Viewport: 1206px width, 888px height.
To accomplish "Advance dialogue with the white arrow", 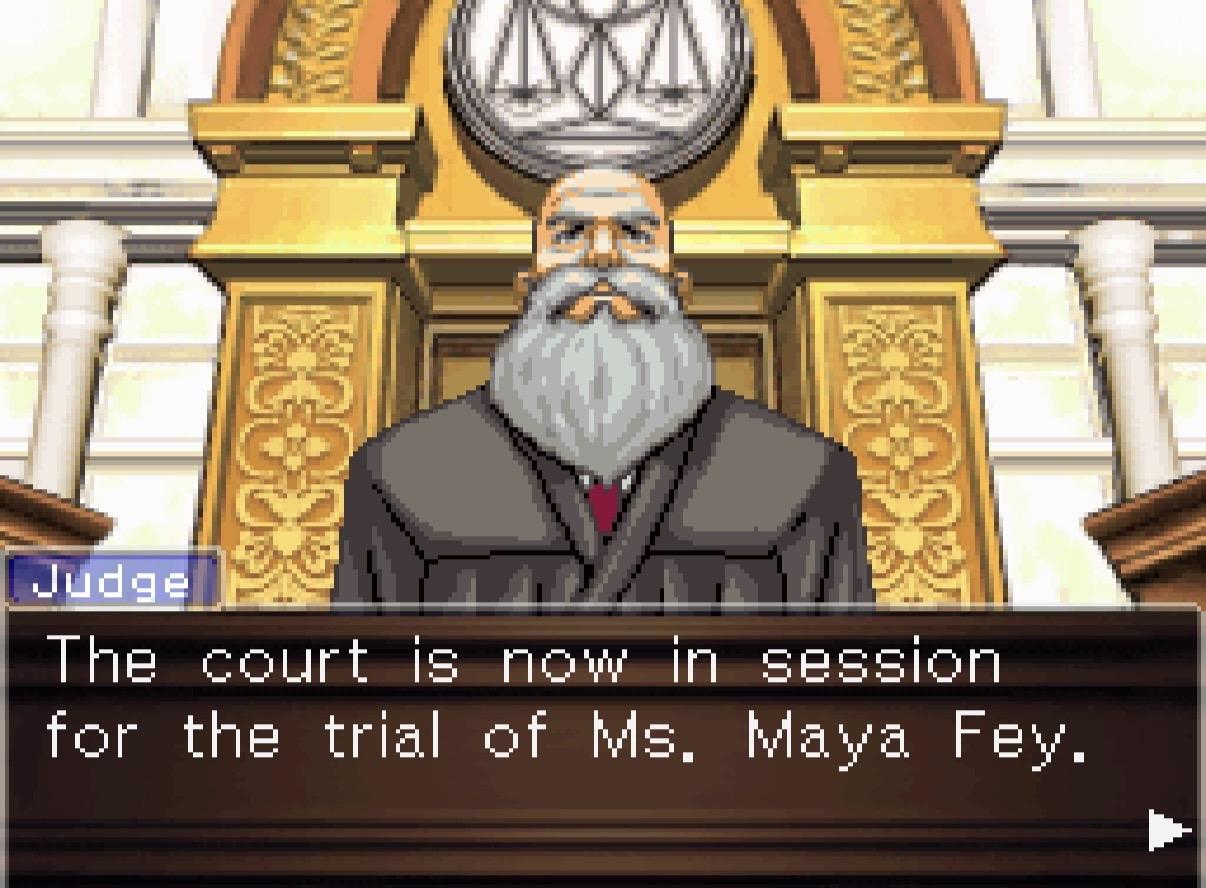I will pos(1168,829).
